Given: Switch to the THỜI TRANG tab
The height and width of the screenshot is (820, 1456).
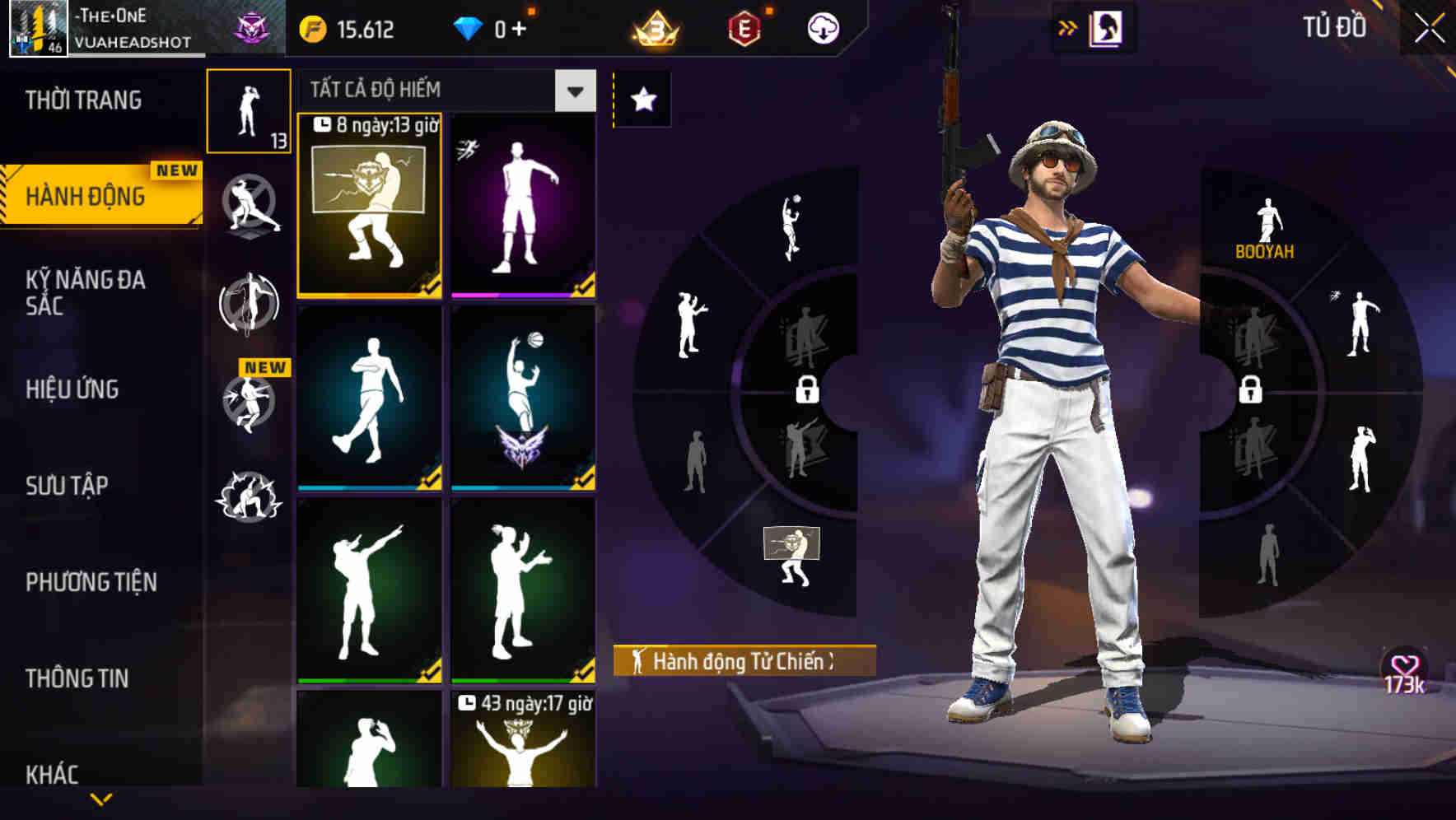Looking at the screenshot, I should (85, 99).
